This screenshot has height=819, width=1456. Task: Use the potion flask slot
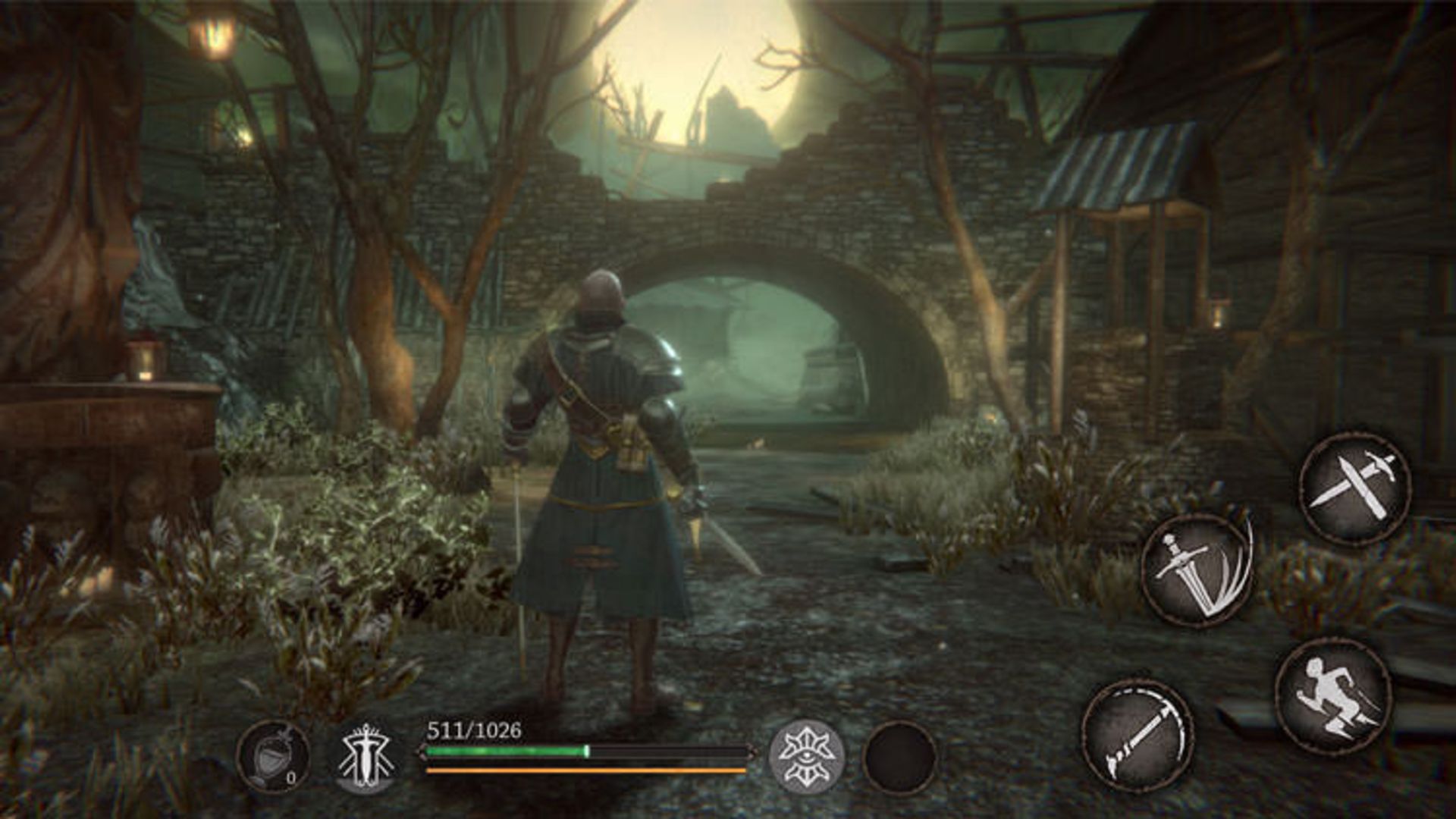click(273, 756)
